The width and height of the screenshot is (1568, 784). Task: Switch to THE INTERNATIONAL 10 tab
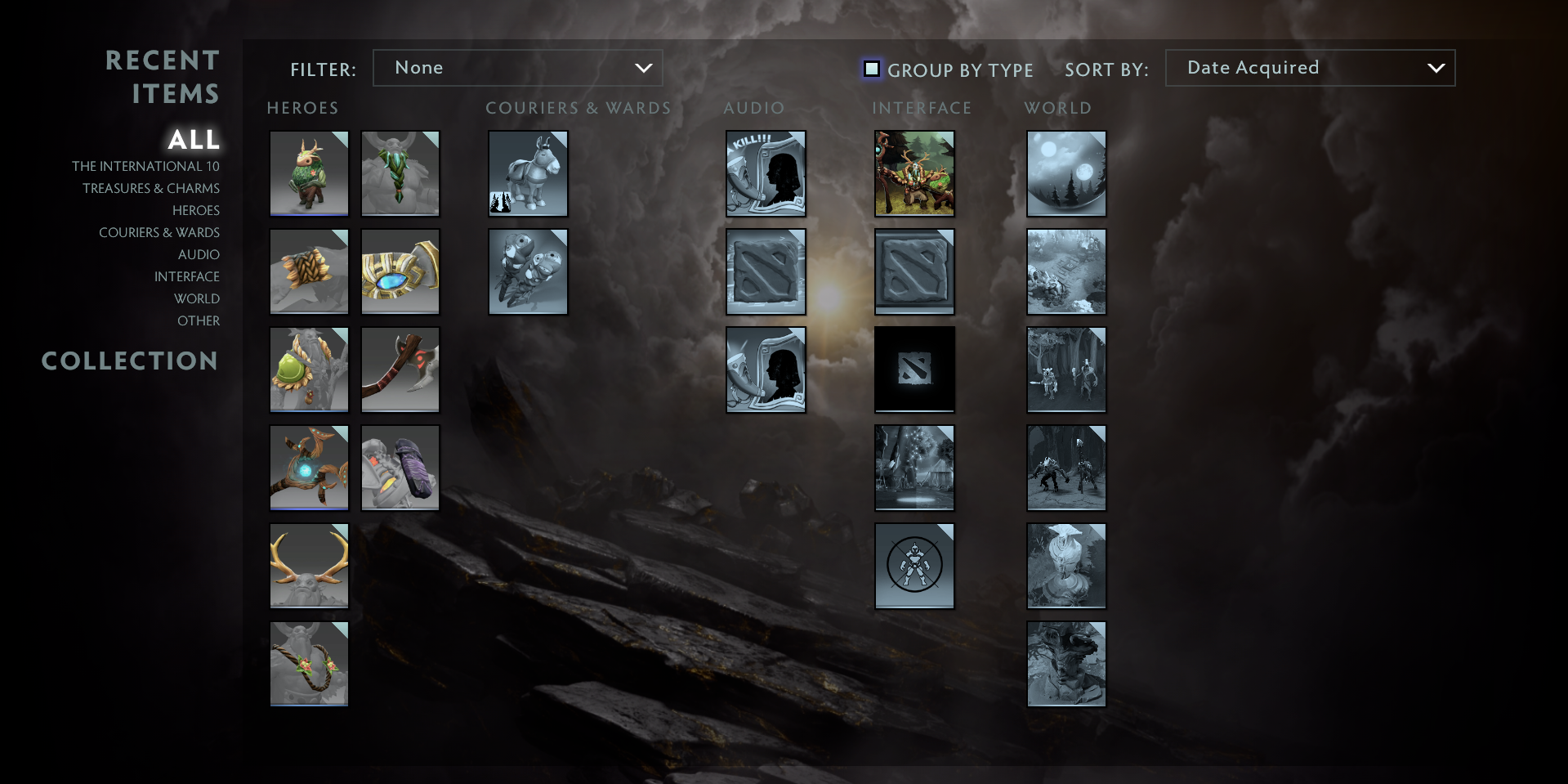[145, 166]
